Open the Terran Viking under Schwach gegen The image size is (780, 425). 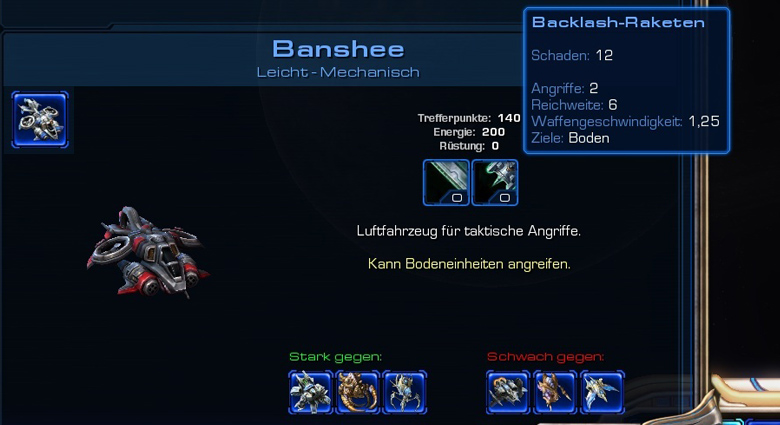click(x=508, y=392)
